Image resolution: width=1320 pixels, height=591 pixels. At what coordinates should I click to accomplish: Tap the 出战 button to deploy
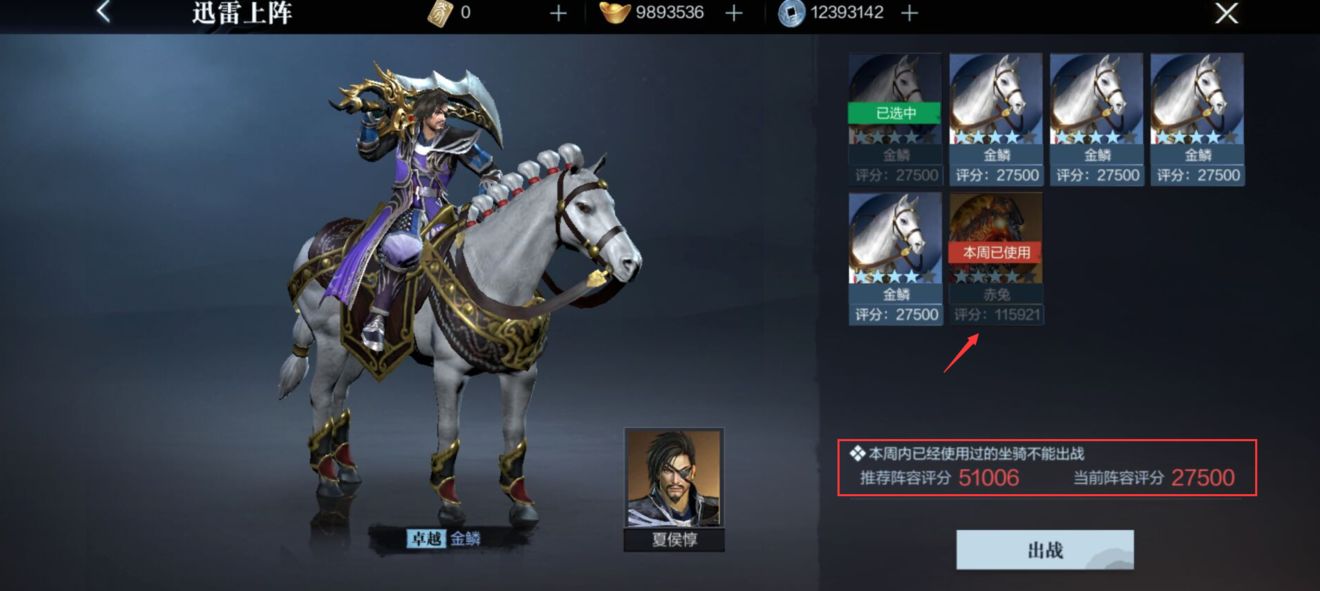point(1045,550)
